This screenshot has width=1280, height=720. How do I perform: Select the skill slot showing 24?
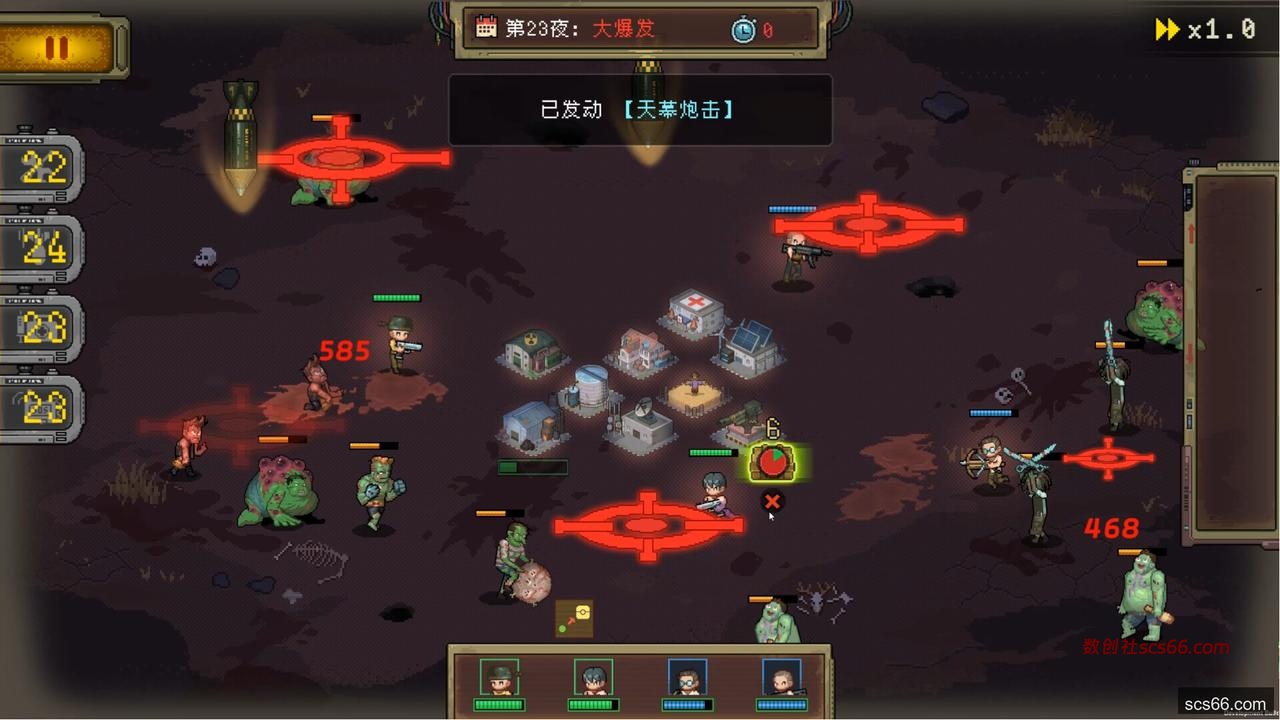[x=43, y=249]
